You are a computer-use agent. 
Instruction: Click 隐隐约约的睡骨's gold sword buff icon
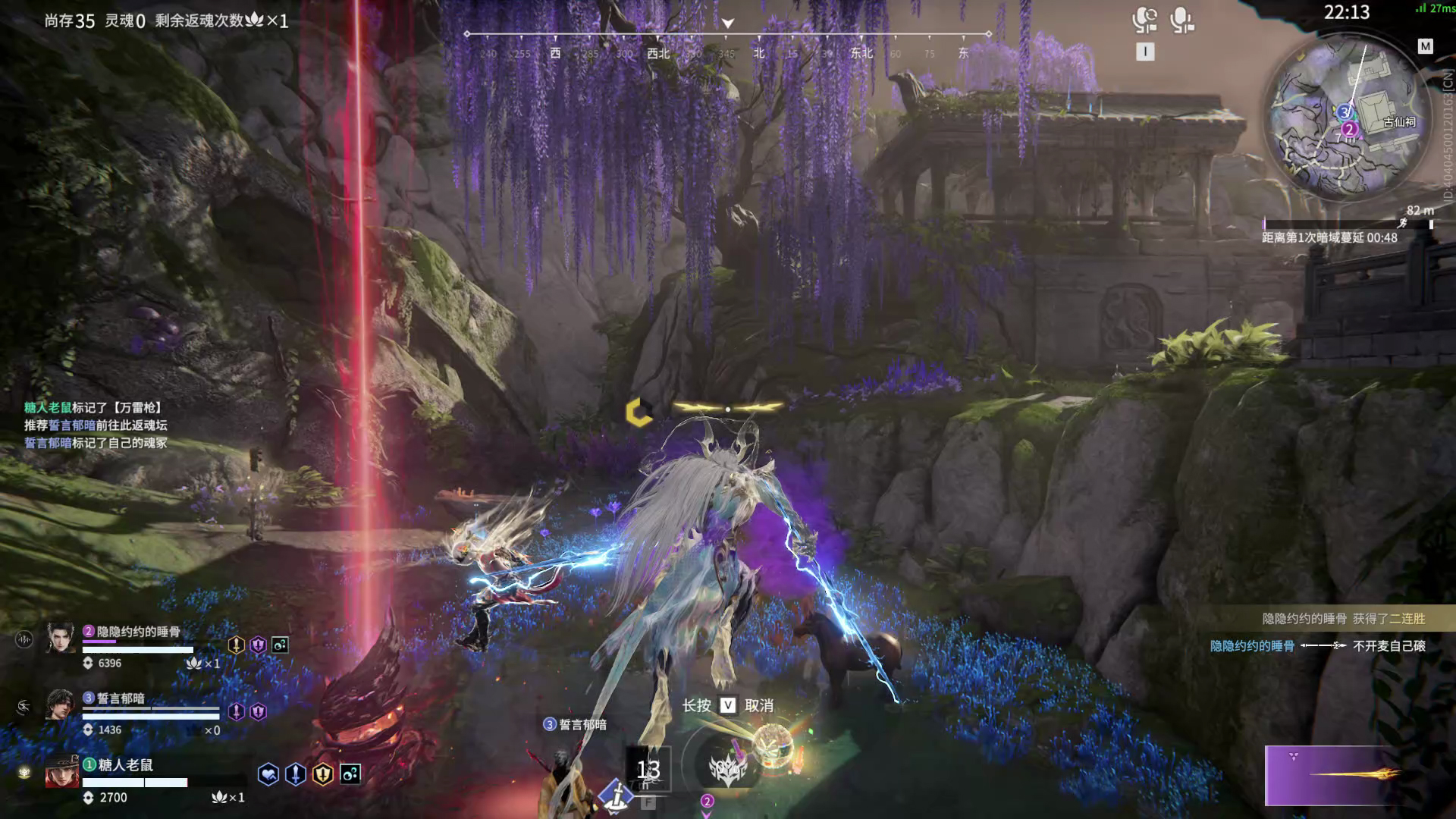click(x=237, y=645)
